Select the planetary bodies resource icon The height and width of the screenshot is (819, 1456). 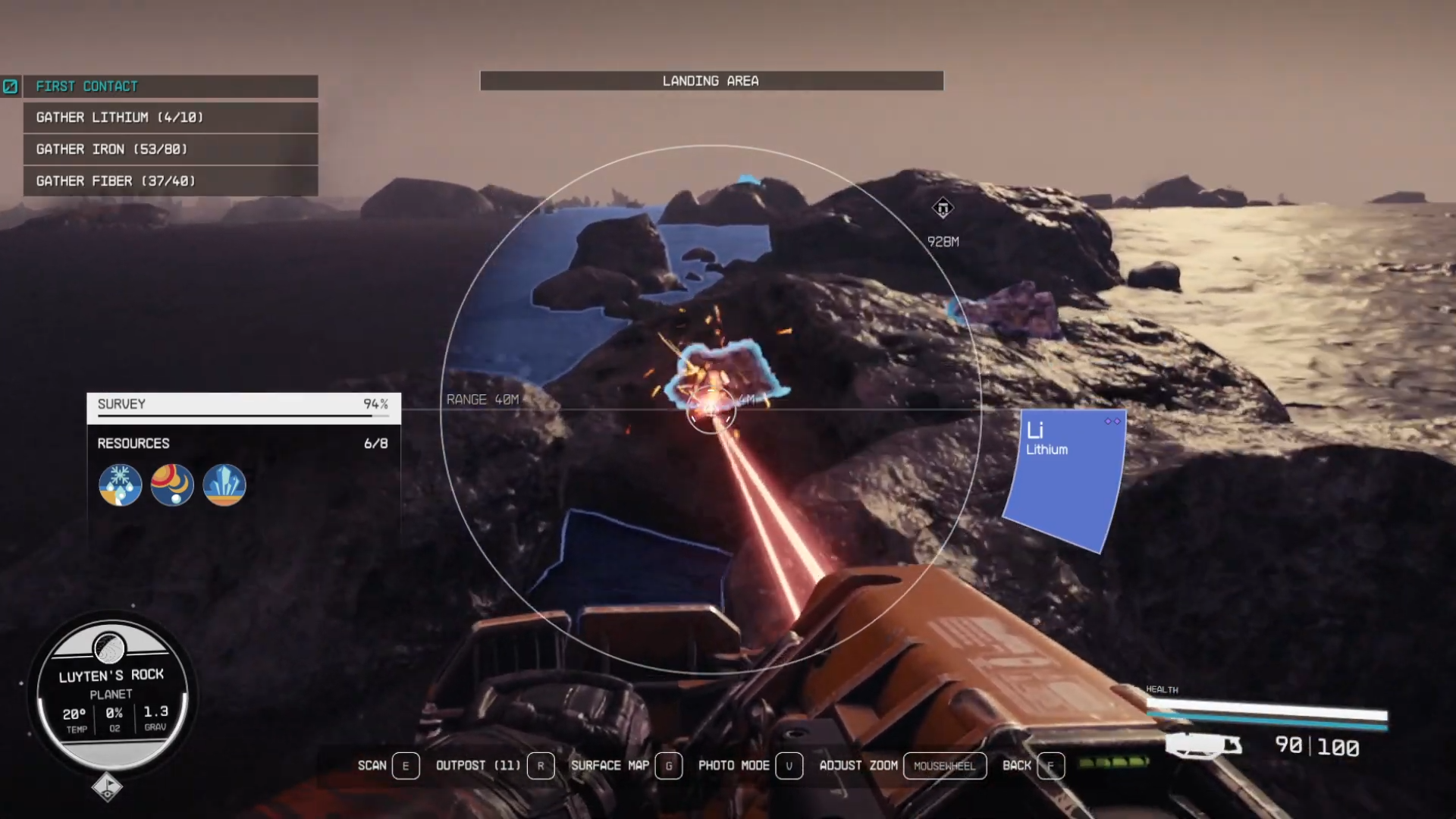[x=172, y=485]
